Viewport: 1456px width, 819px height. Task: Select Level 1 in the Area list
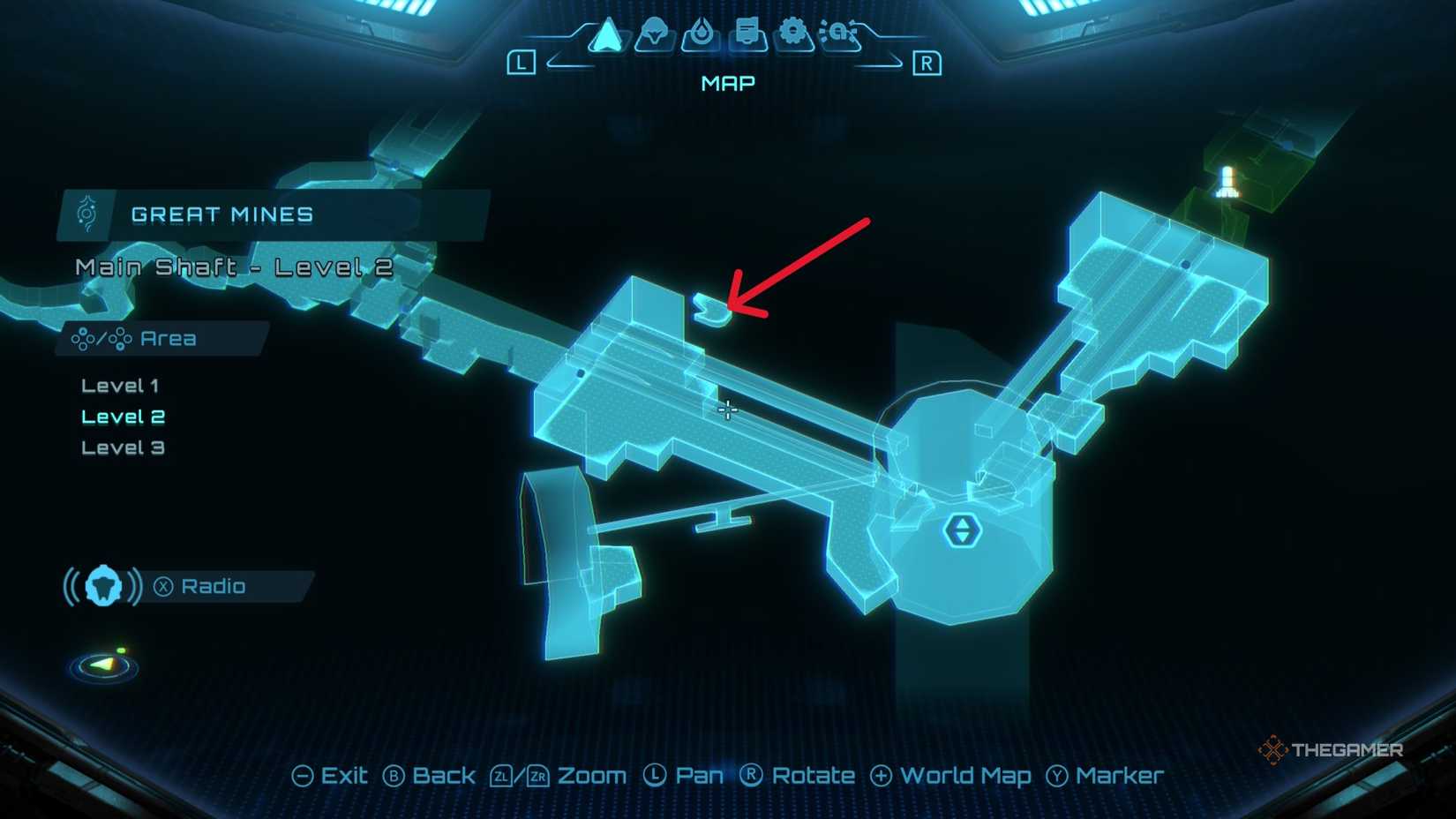pyautogui.click(x=118, y=385)
